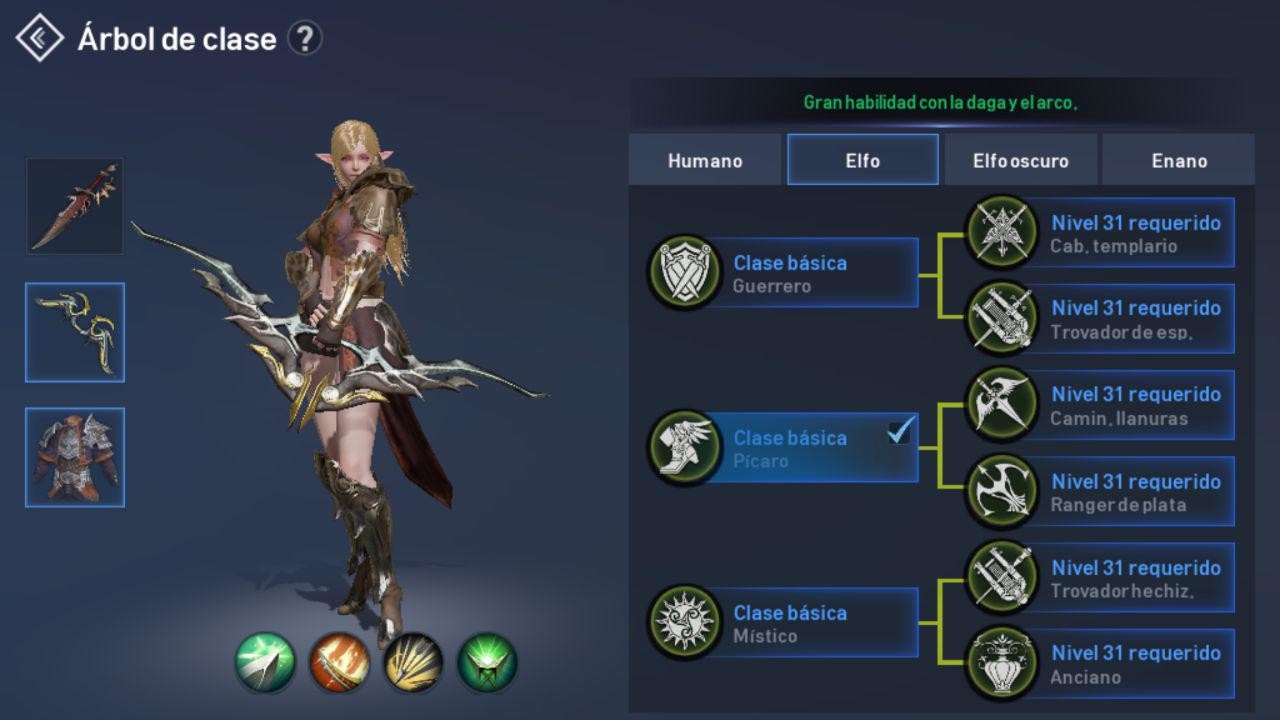Open the question mark help button

pos(304,39)
